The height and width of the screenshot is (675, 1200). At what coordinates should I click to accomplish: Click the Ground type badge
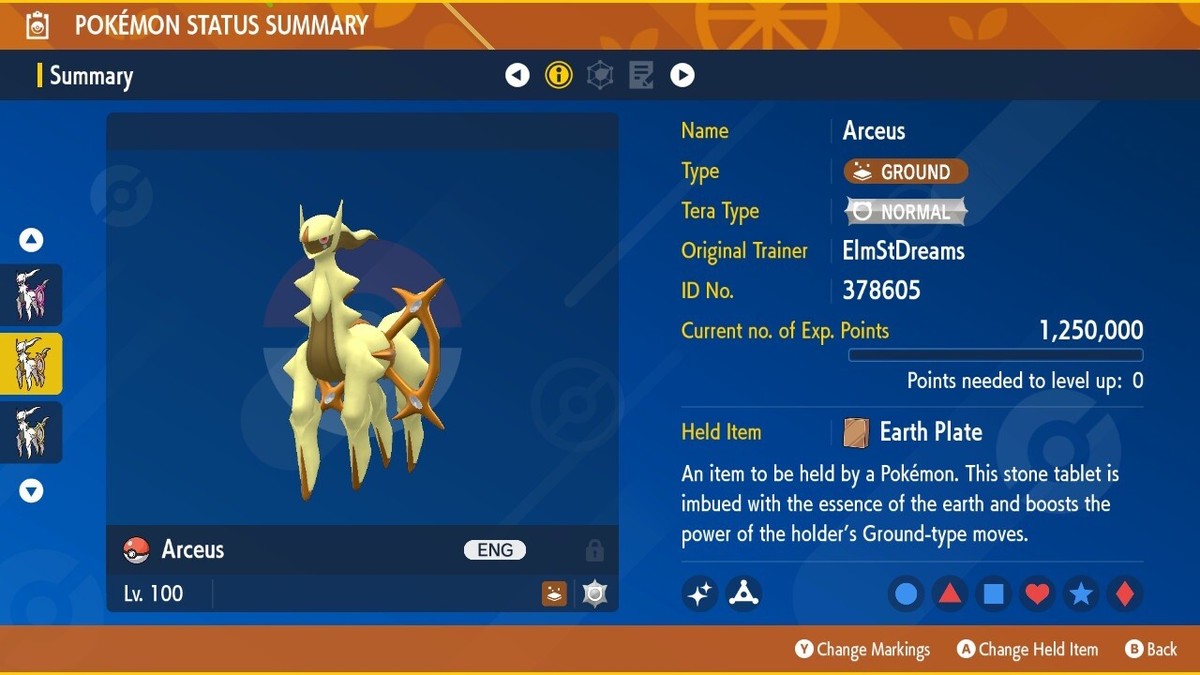coord(905,172)
